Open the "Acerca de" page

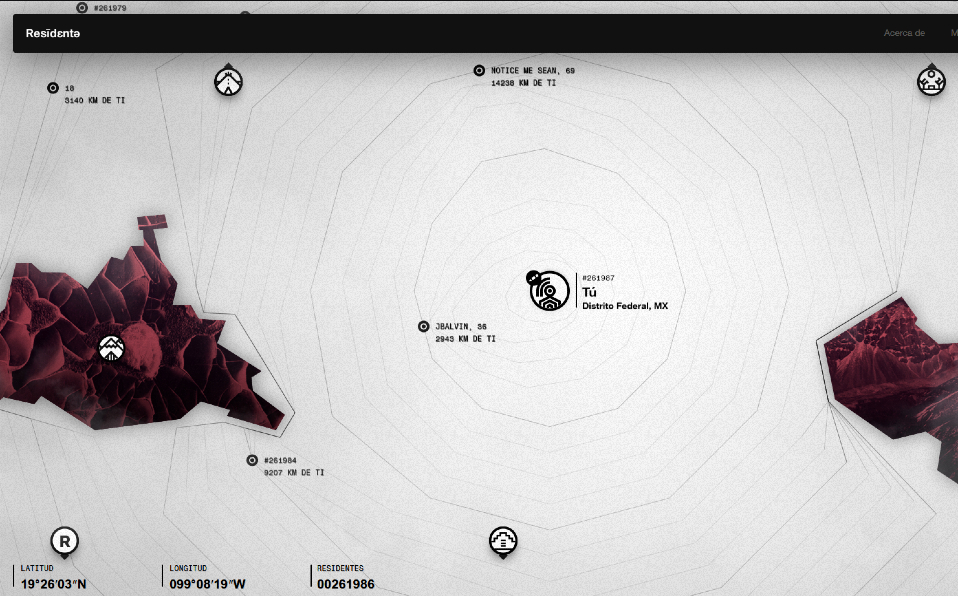tap(903, 33)
